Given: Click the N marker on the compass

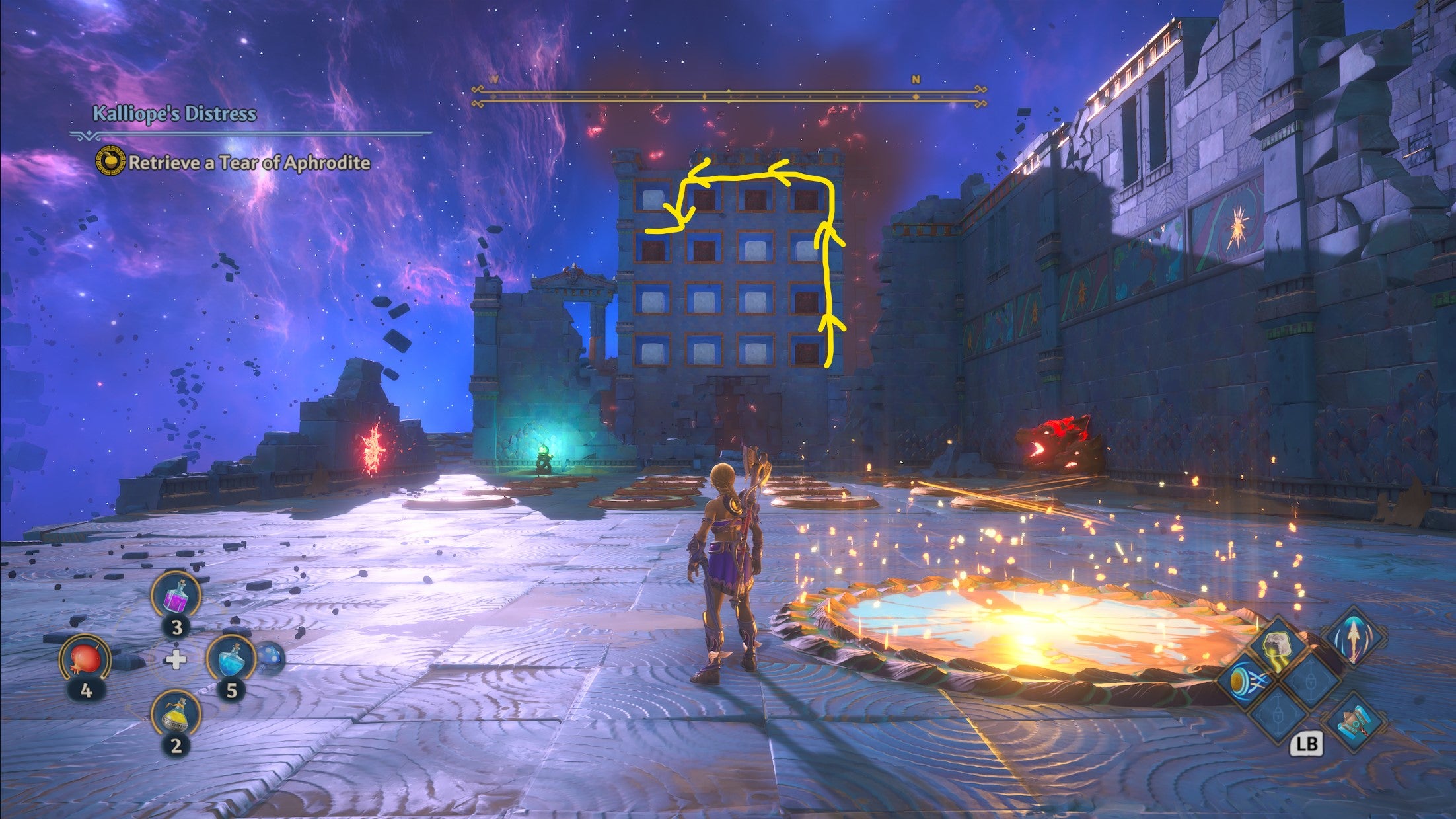Looking at the screenshot, I should click(x=915, y=79).
